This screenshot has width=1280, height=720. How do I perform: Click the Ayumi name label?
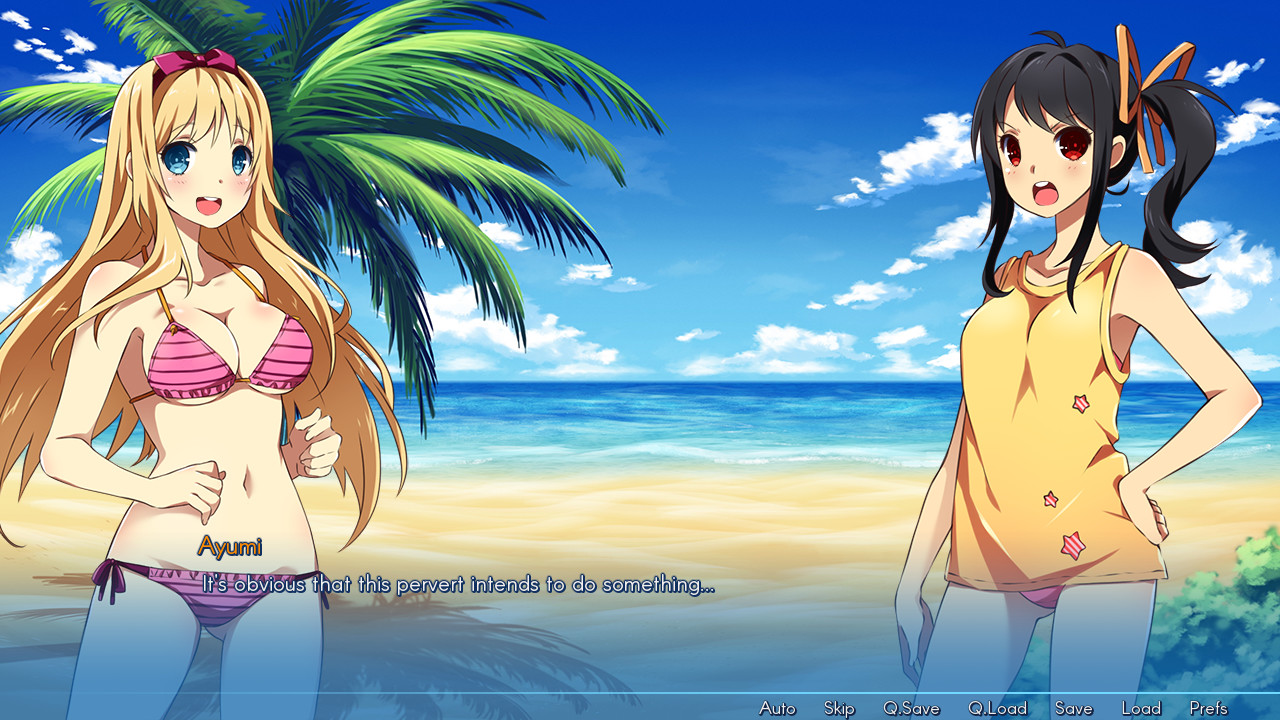point(230,544)
